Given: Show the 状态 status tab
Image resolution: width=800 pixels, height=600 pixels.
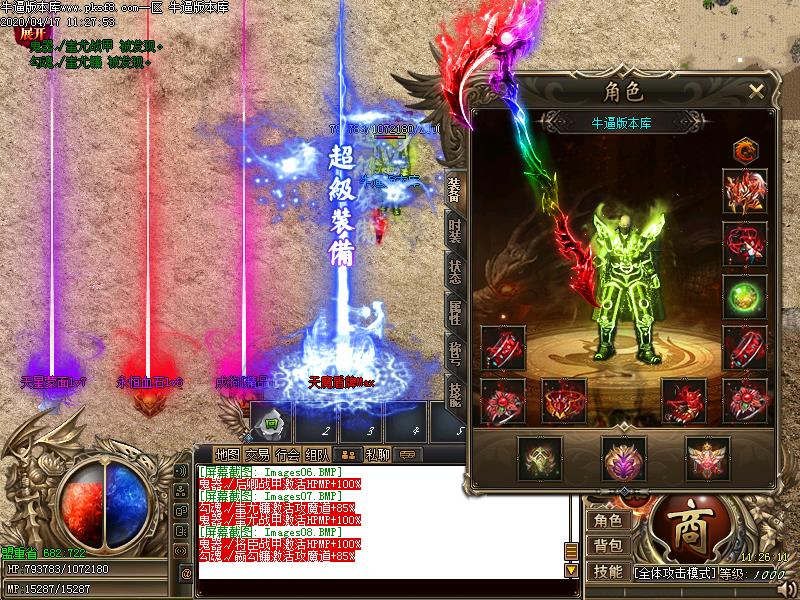Looking at the screenshot, I should (455, 273).
